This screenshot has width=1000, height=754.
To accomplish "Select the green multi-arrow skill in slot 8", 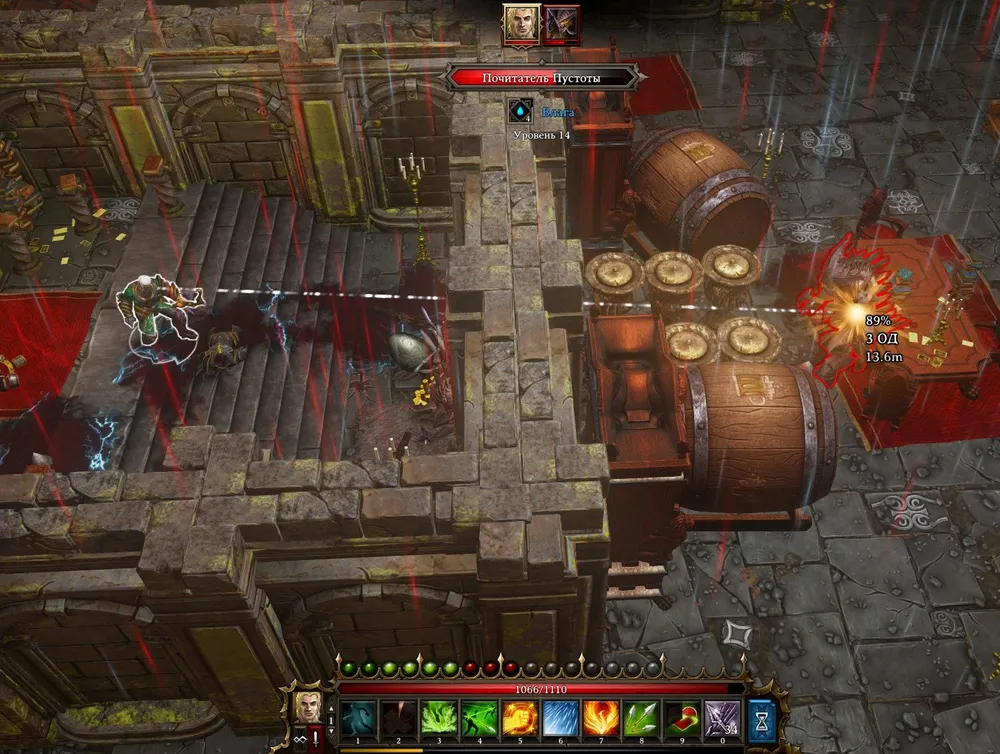I will click(x=642, y=719).
